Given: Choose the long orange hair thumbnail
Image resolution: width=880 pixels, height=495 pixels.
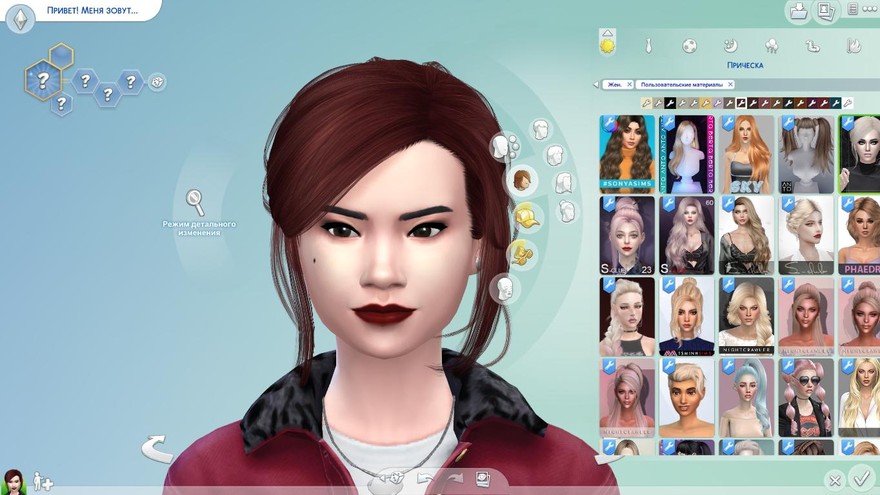Looking at the screenshot, I should click(746, 152).
